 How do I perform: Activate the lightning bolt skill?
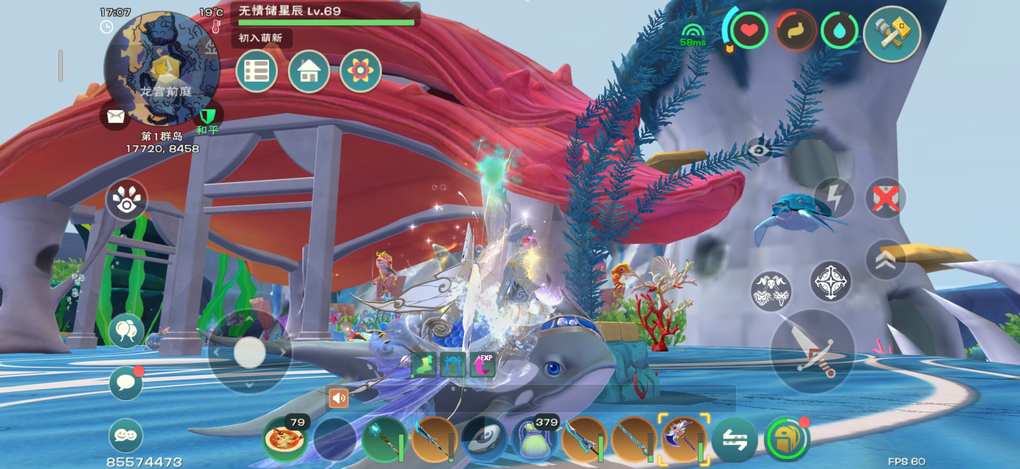(x=833, y=197)
